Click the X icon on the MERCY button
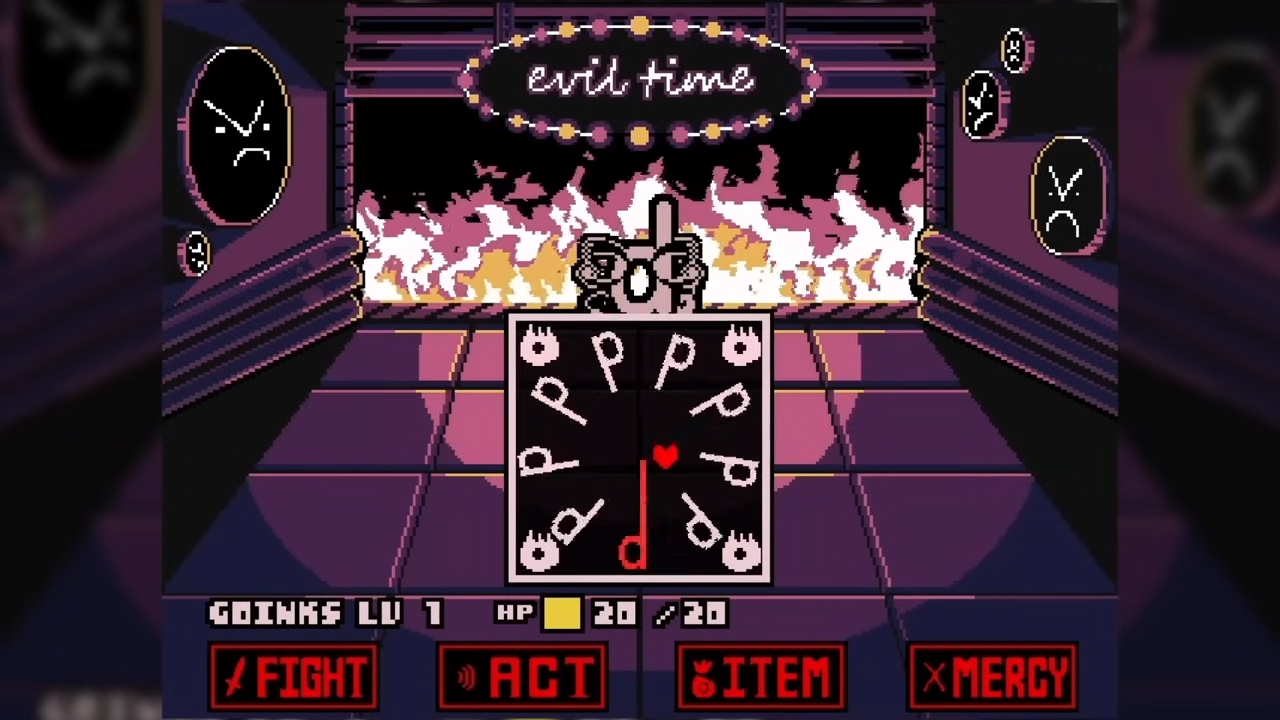Screen dimensions: 1280x720 click(x=933, y=678)
